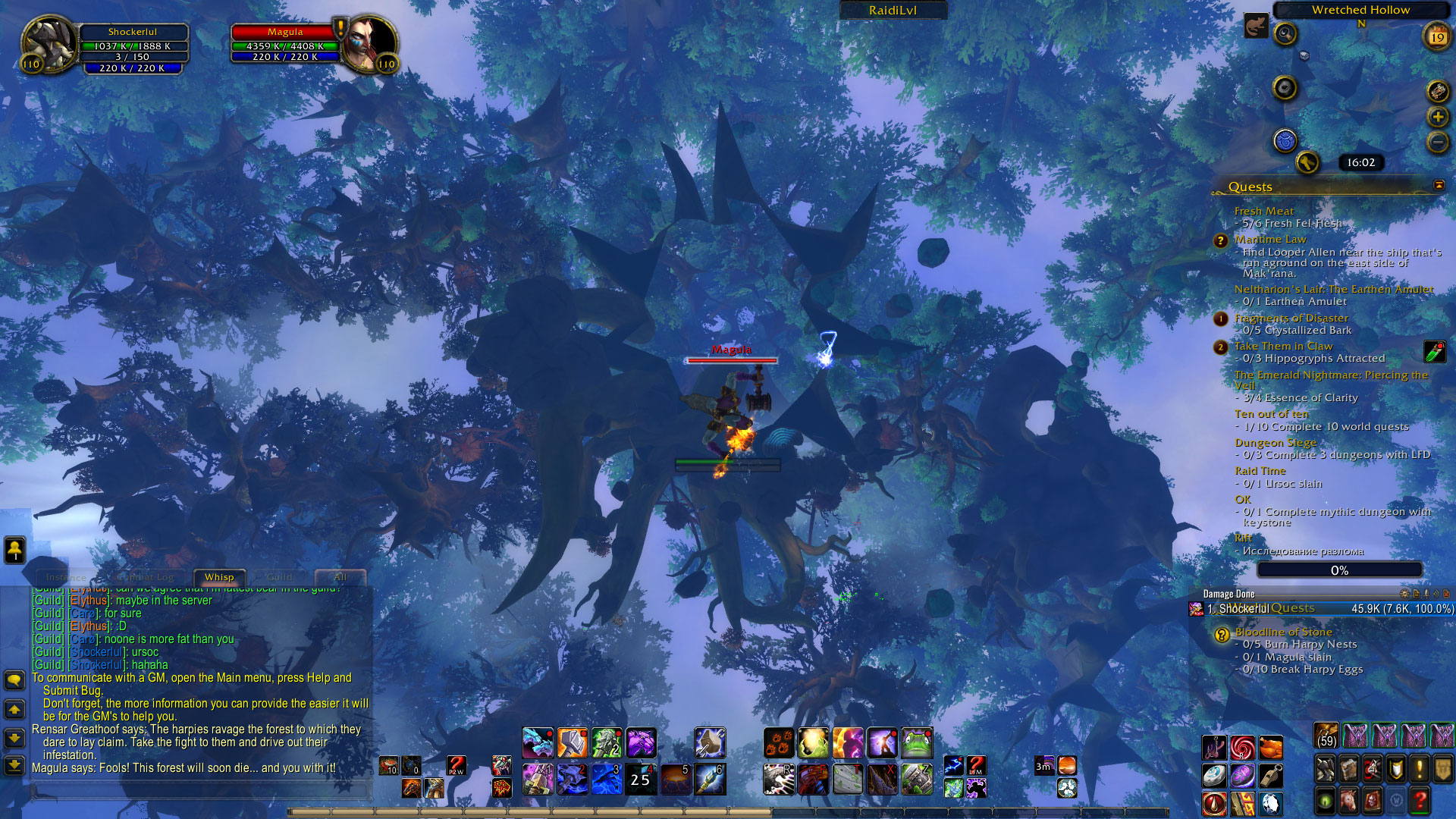Image resolution: width=1456 pixels, height=819 pixels.
Task: Activate the green frog Hex ability
Action: [x=917, y=743]
